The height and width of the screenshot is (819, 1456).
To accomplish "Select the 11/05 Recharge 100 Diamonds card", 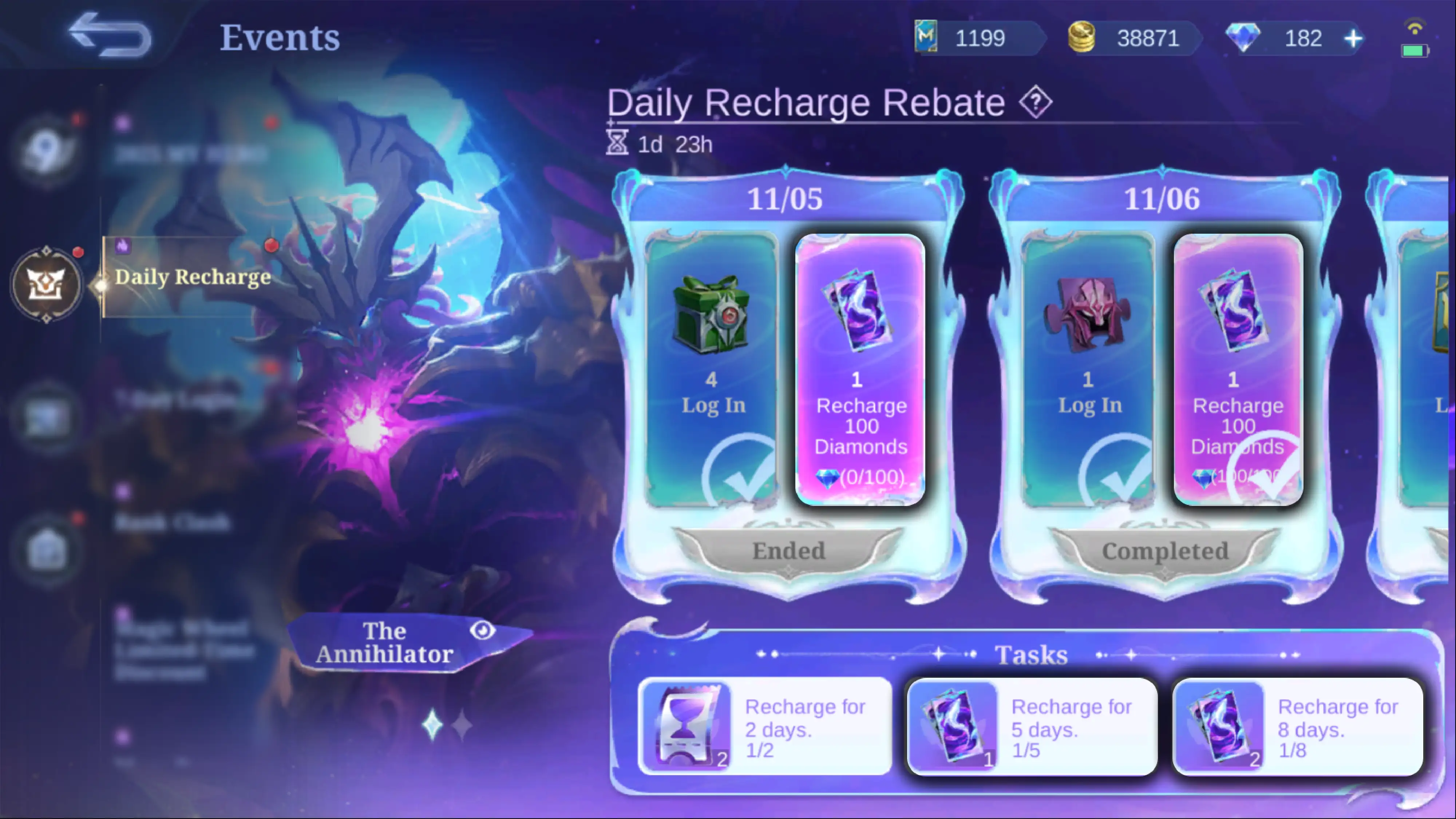I will pyautogui.click(x=860, y=370).
